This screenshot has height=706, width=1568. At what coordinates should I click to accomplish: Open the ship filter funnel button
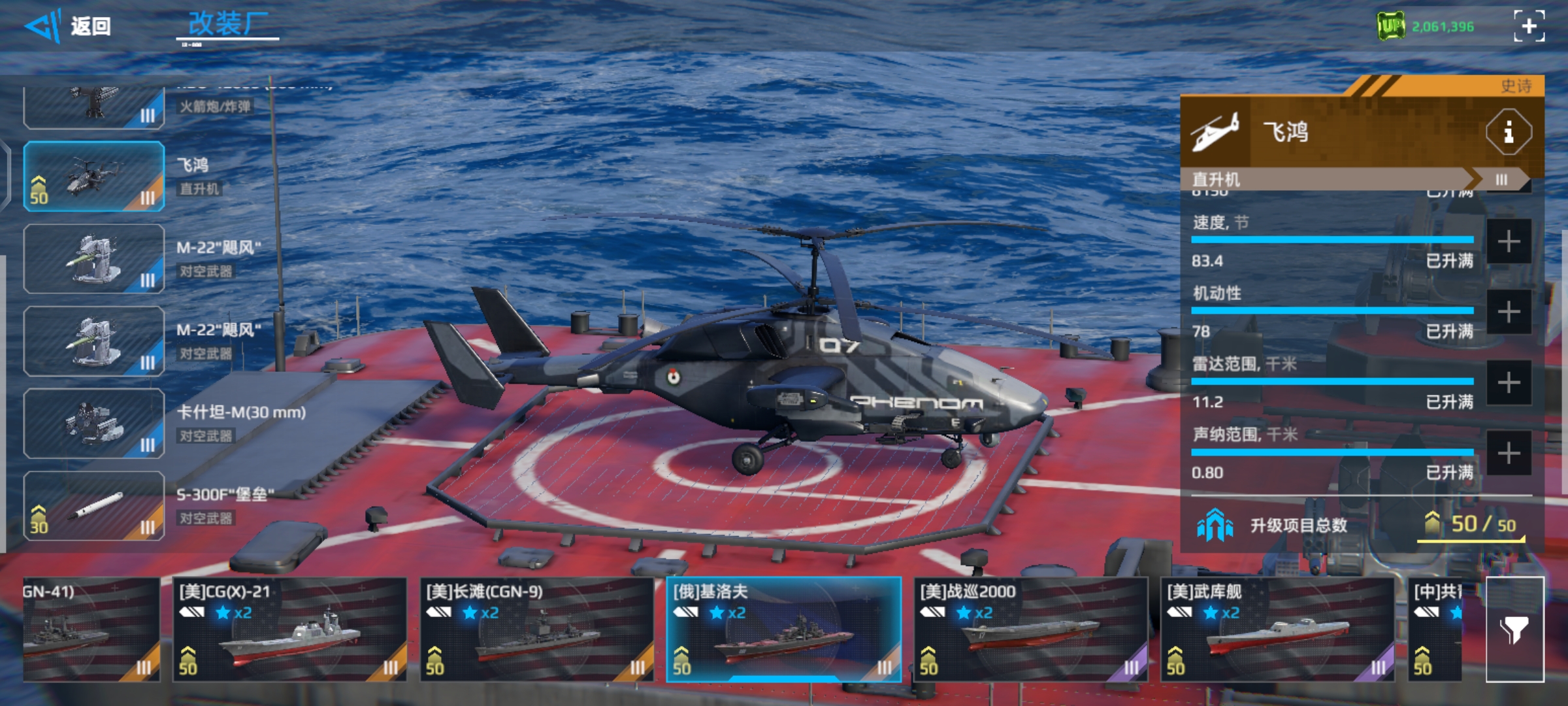1514,630
